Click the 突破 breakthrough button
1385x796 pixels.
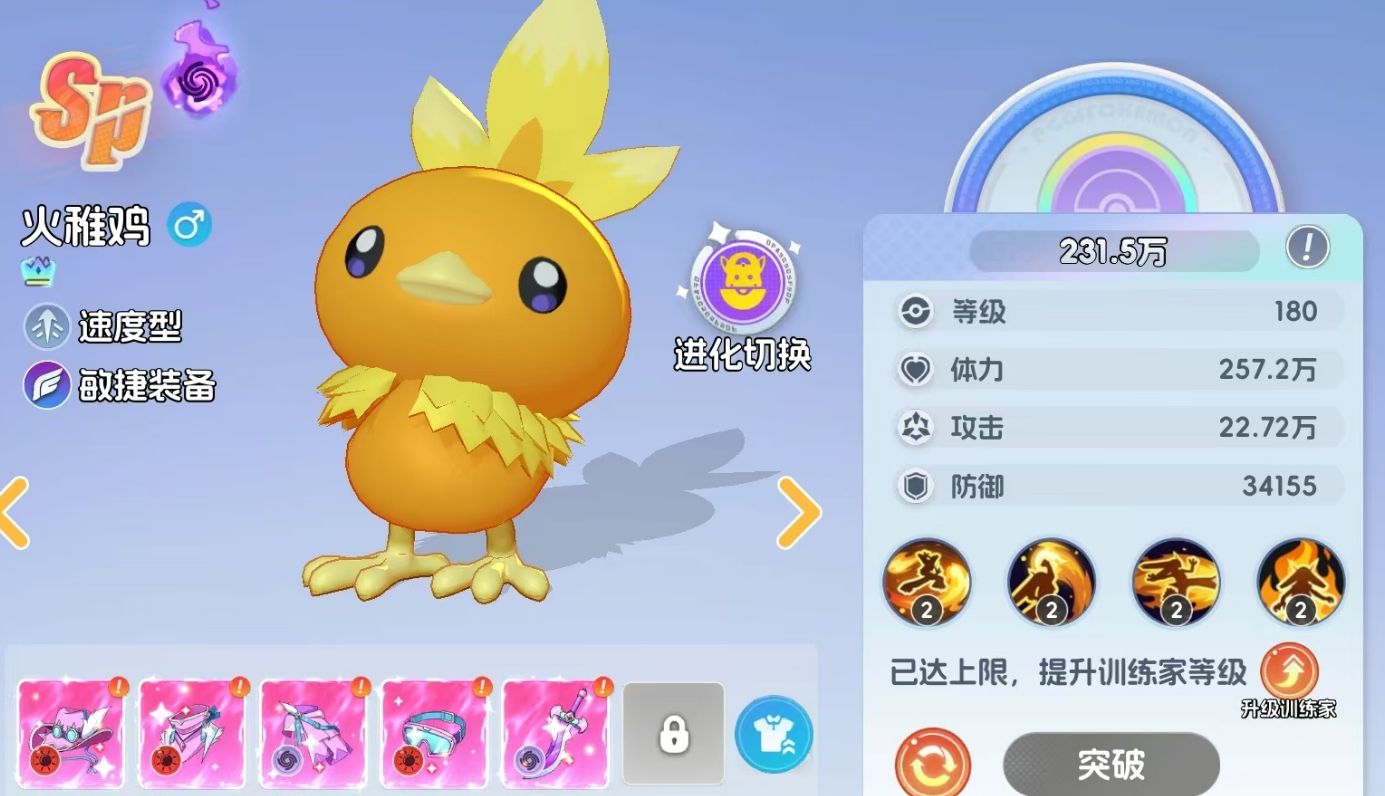pyautogui.click(x=1111, y=764)
